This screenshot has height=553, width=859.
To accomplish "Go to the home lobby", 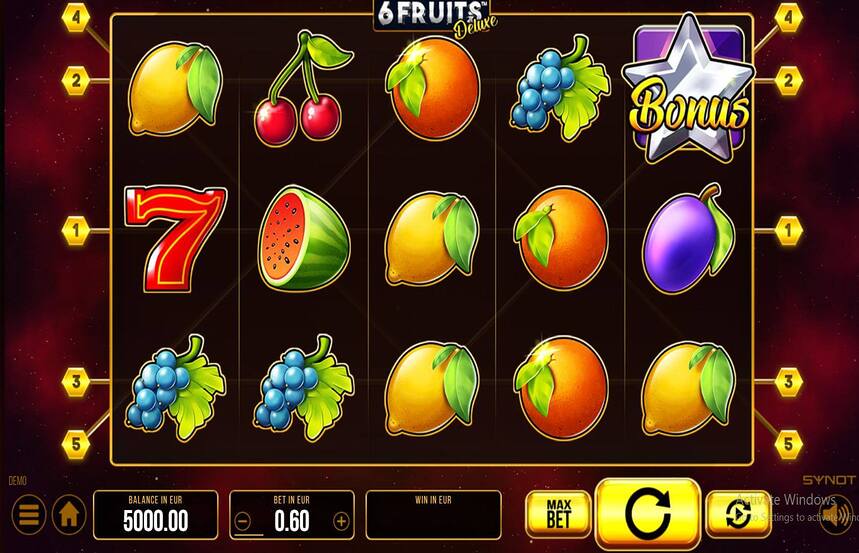I will pos(68,515).
